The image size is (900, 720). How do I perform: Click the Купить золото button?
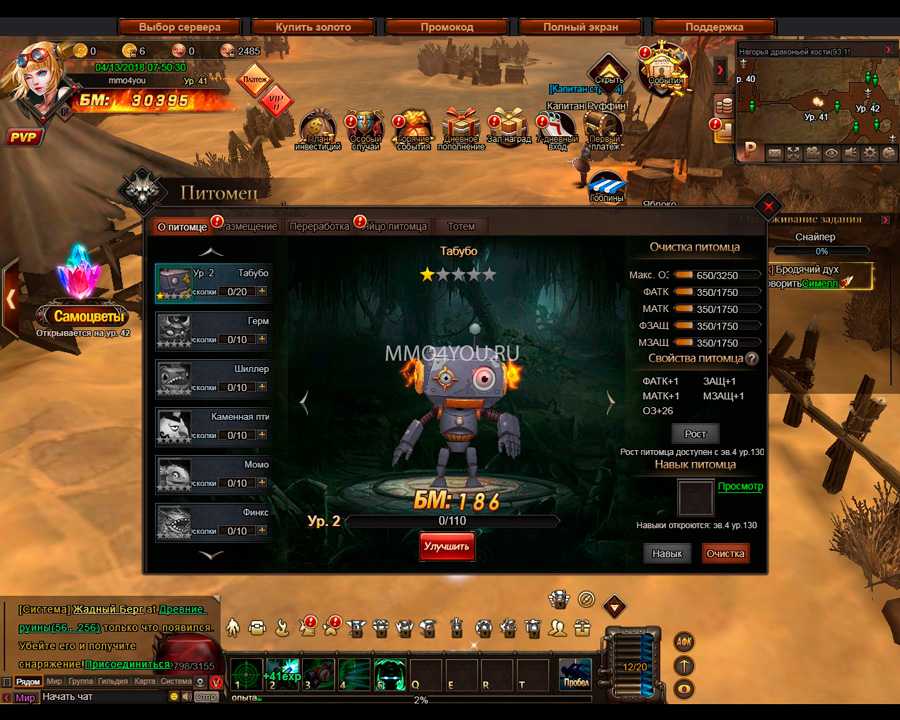pos(313,27)
